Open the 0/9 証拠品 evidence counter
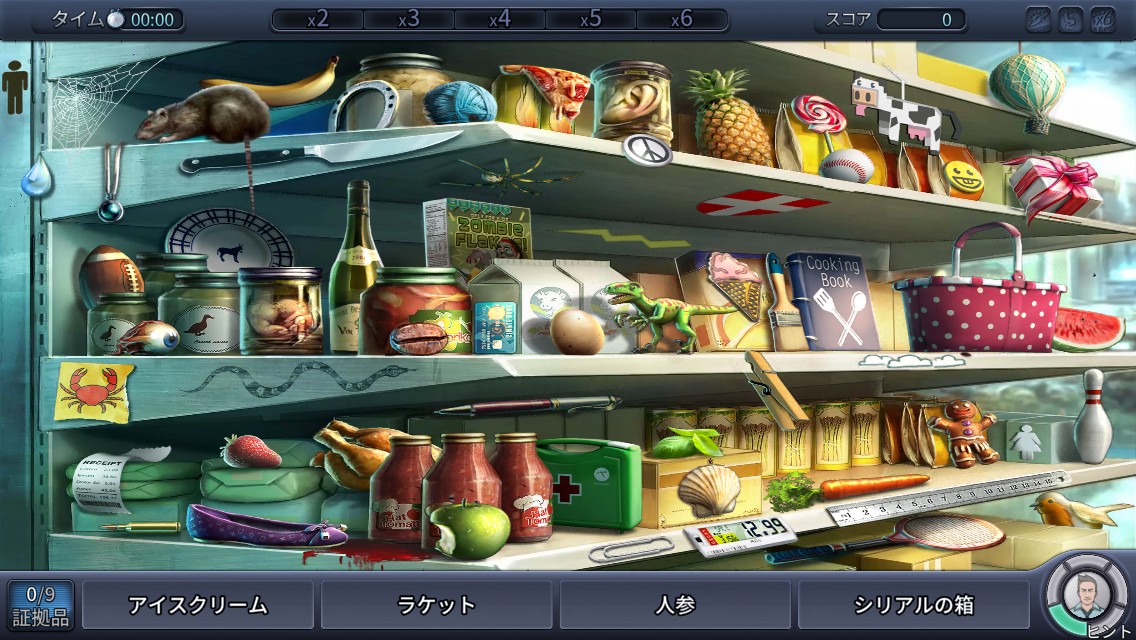1136x640 pixels. coord(41,605)
